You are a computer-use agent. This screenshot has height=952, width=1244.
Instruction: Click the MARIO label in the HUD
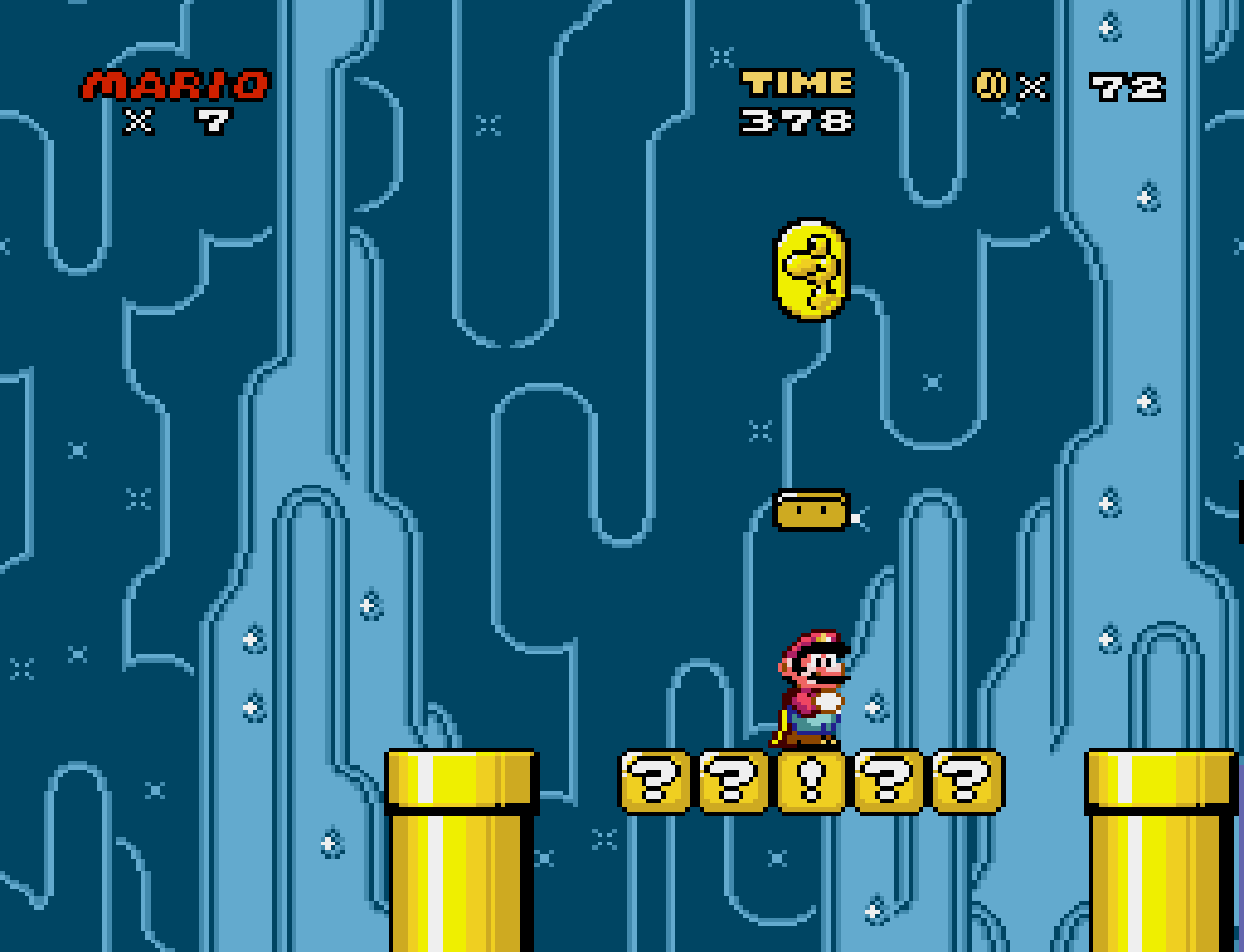(171, 84)
